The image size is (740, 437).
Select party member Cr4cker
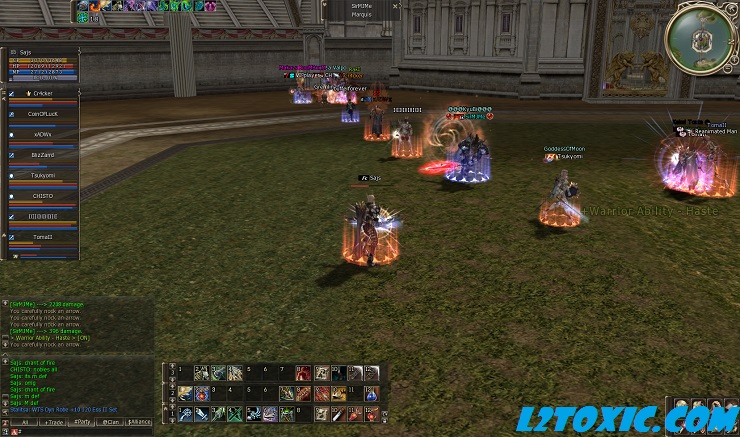click(42, 94)
